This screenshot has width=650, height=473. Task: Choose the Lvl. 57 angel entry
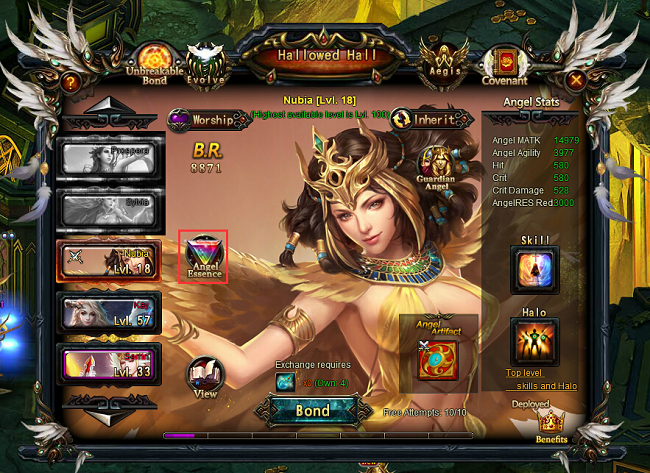click(x=108, y=312)
